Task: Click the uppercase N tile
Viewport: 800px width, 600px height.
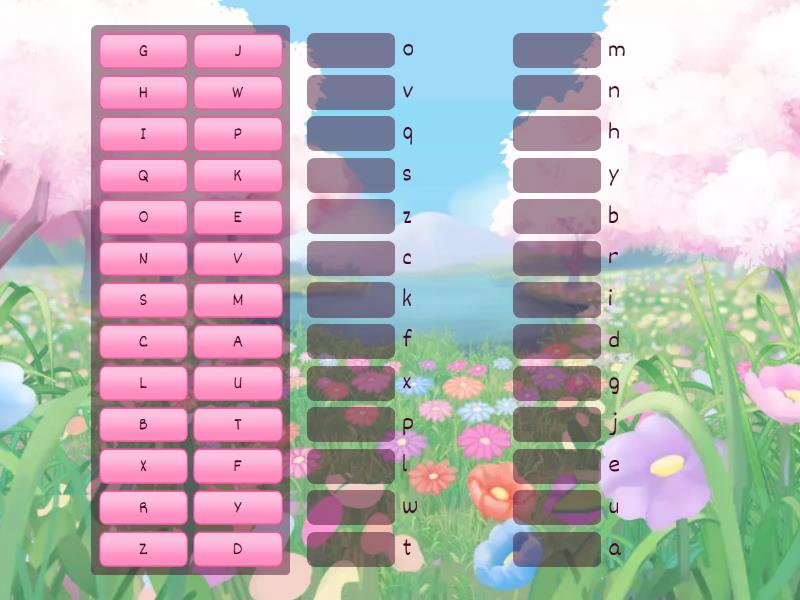Action: pos(143,259)
